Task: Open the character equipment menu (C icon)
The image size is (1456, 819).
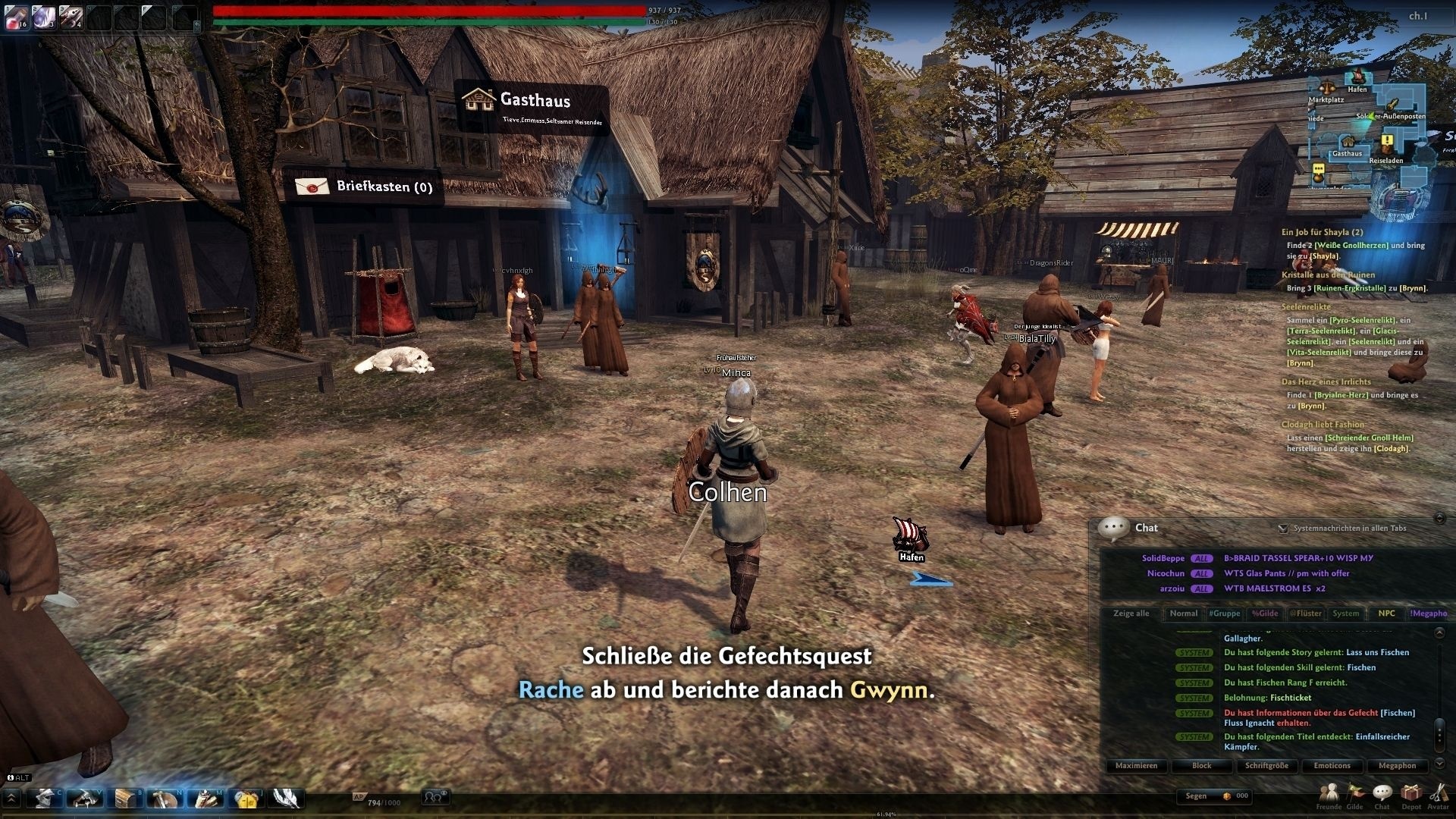Action: (46, 799)
